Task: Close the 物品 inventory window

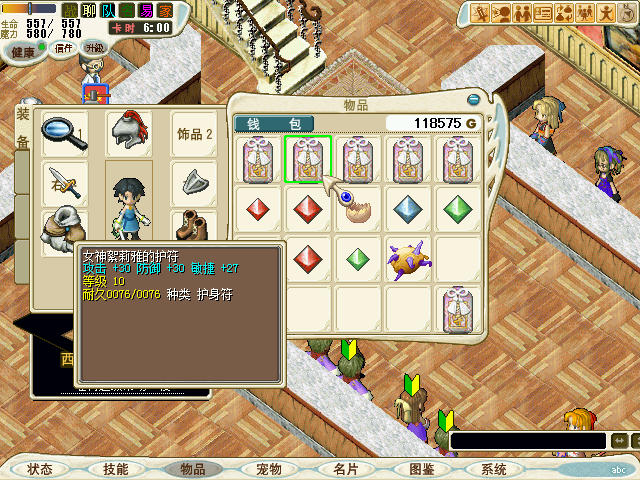Action: (473, 99)
